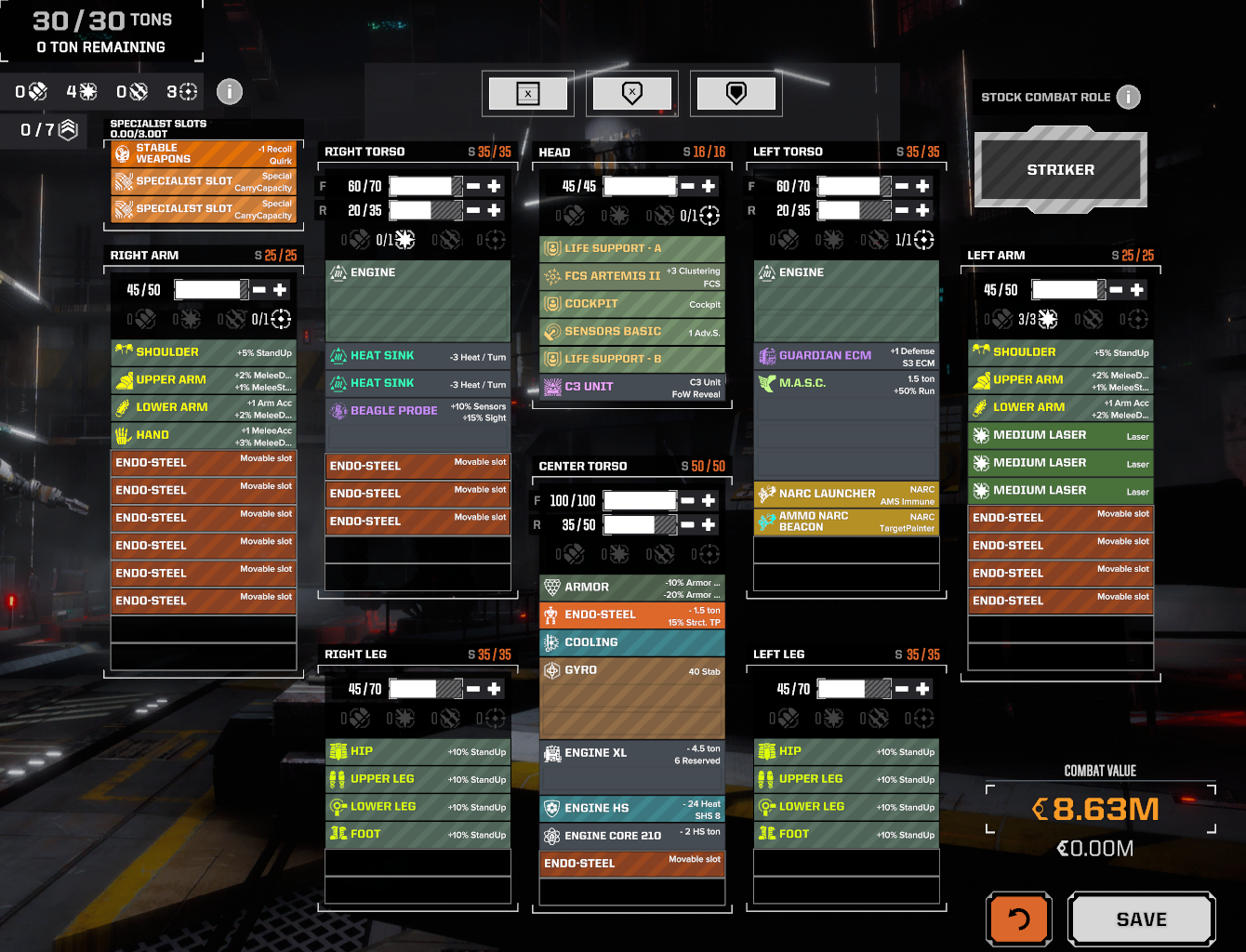1246x952 pixels.
Task: Open the Stock Combat Role info tooltip
Action: coord(1128,97)
